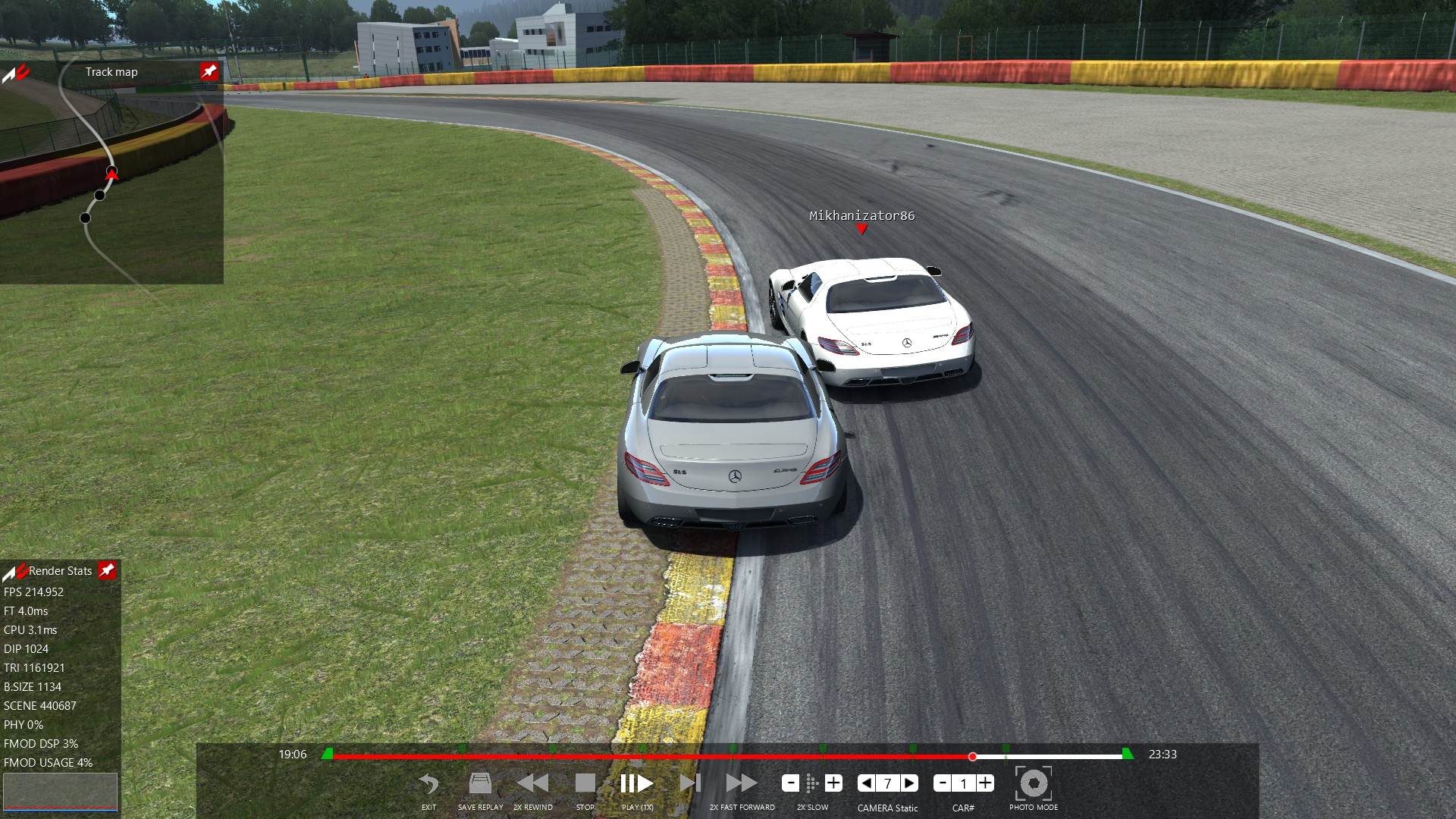This screenshot has width=1456, height=819.
Task: Switch to the next camera
Action: 909,783
